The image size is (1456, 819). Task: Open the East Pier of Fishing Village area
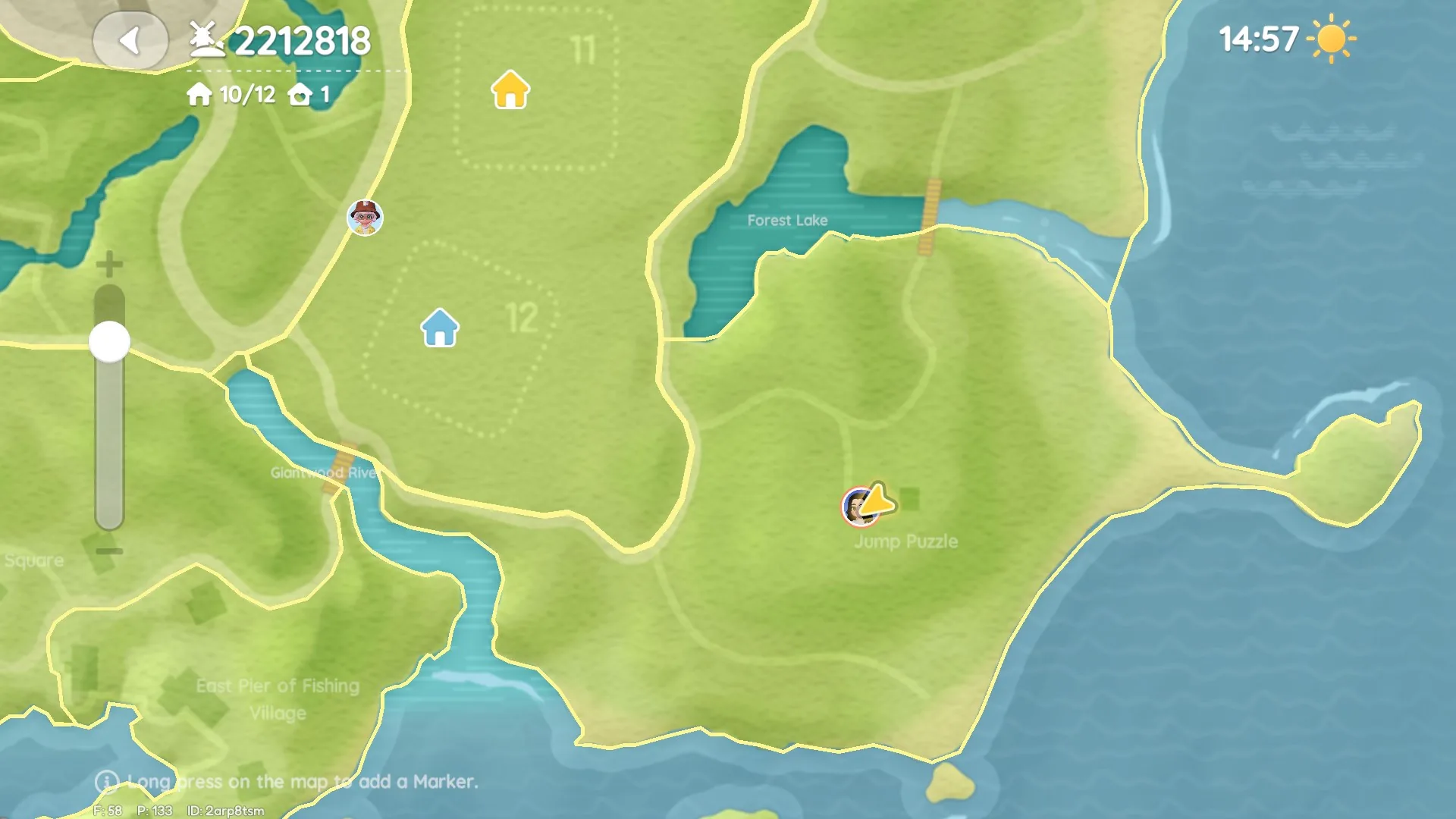(277, 698)
